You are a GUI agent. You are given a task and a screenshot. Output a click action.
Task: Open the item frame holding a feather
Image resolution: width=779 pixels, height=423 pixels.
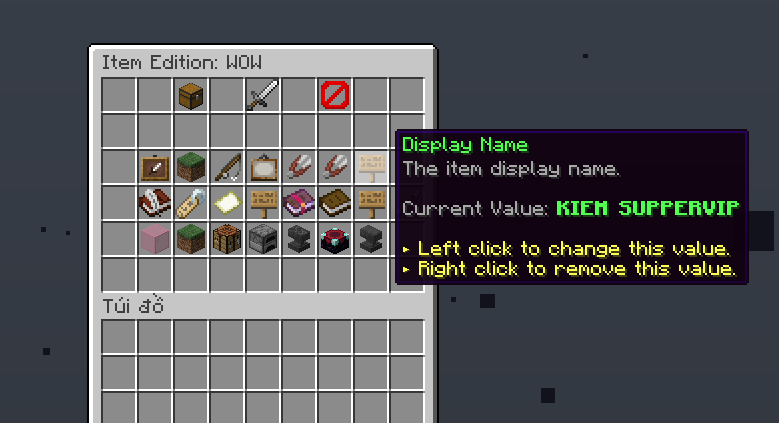coord(155,167)
